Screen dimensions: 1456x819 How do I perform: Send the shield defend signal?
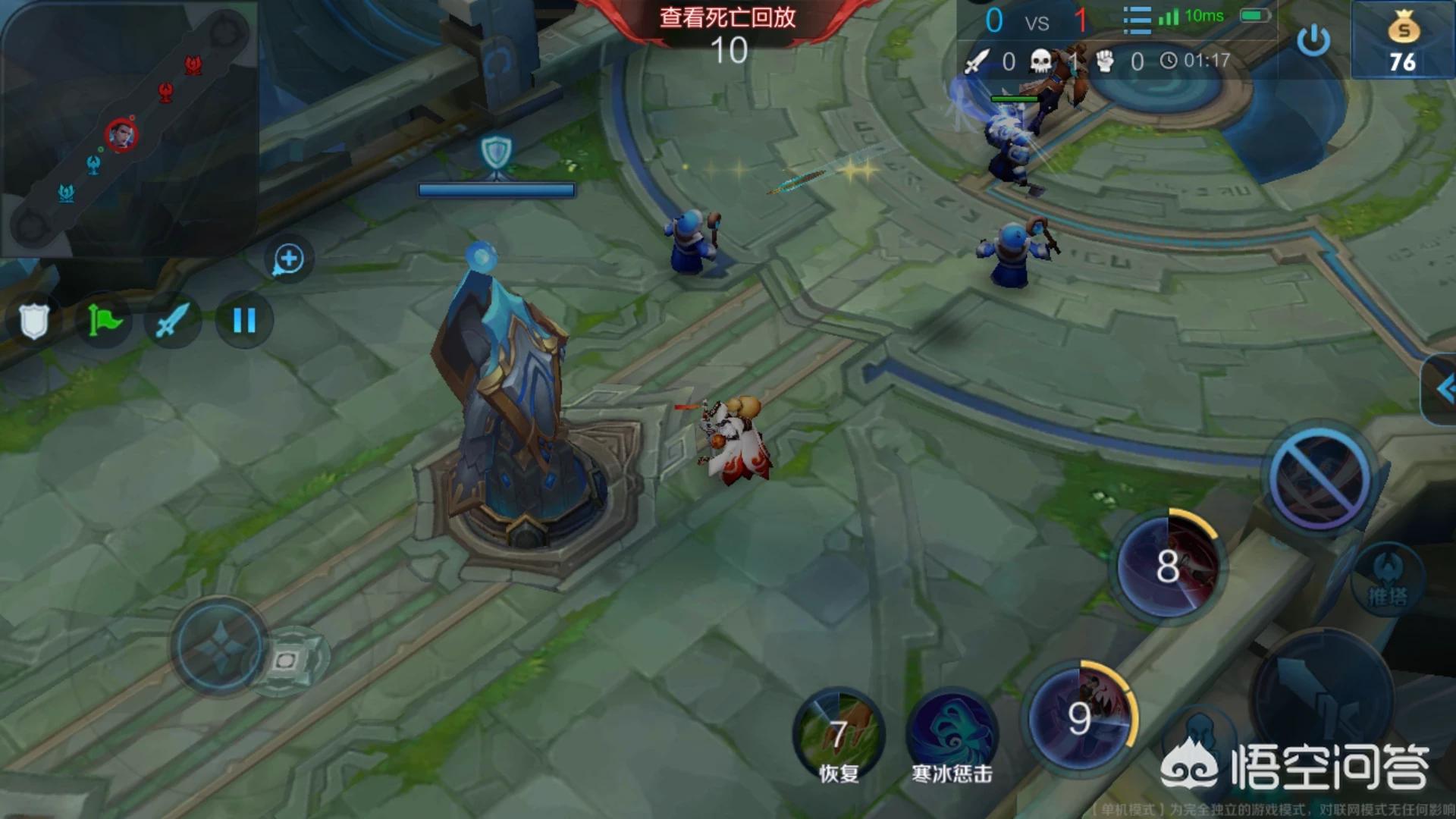tap(34, 320)
